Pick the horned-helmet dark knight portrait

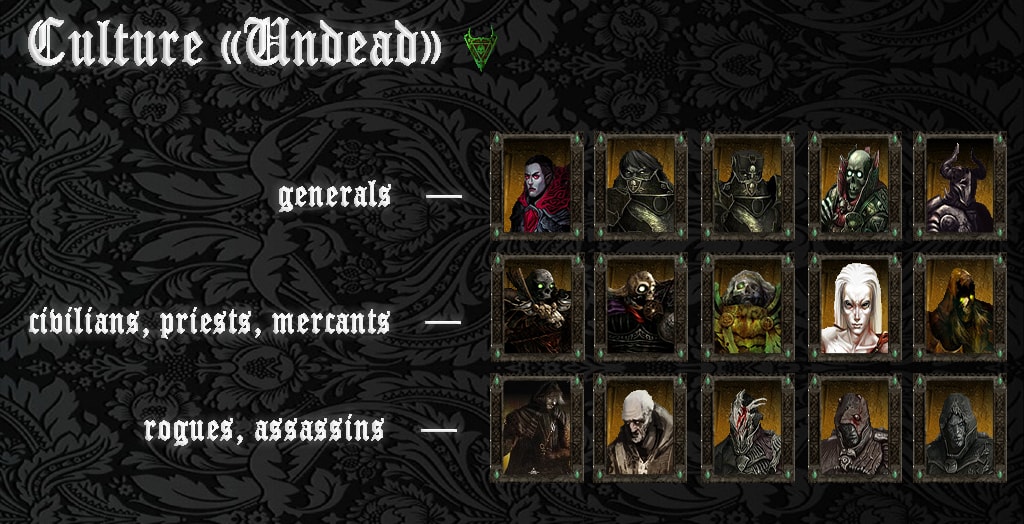960,186
